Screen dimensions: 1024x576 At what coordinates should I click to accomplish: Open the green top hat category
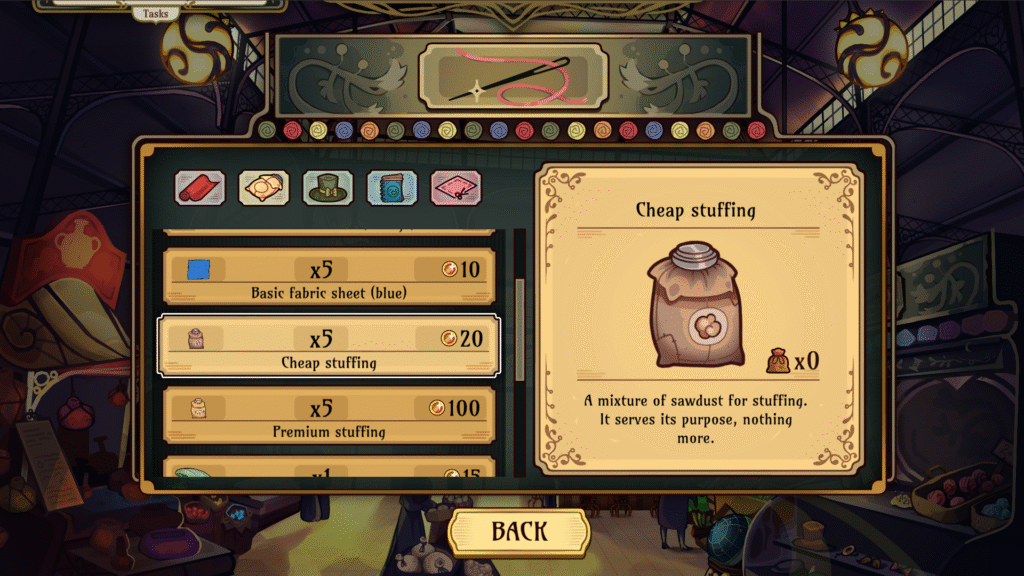[328, 188]
